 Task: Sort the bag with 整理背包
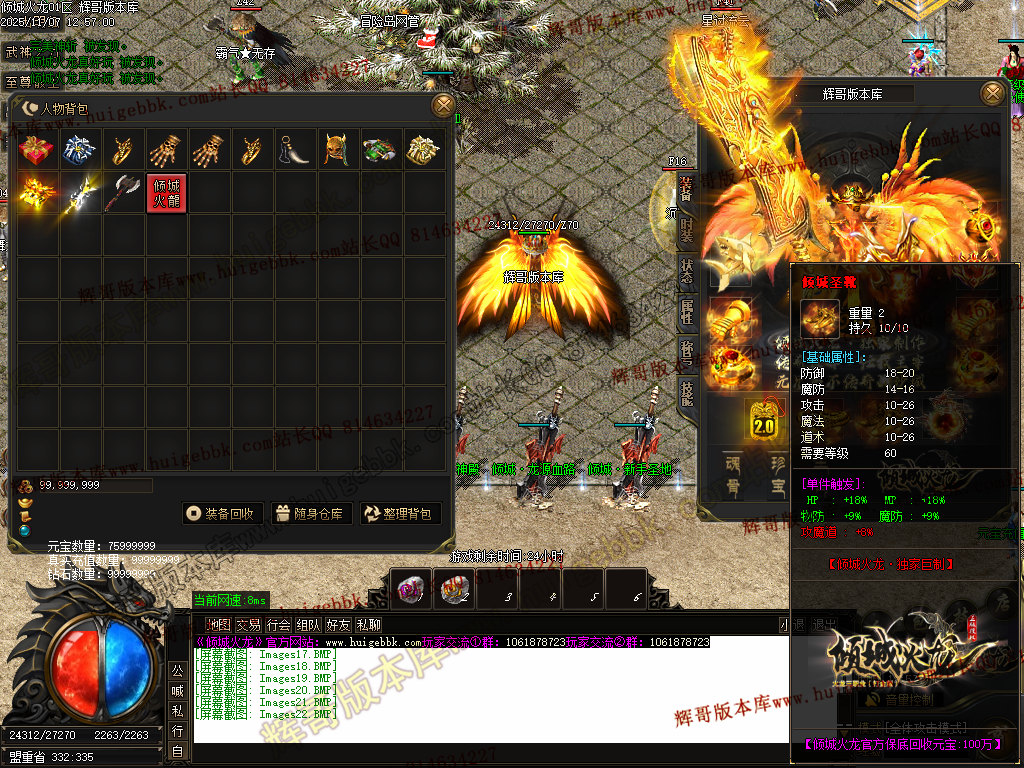(x=400, y=514)
